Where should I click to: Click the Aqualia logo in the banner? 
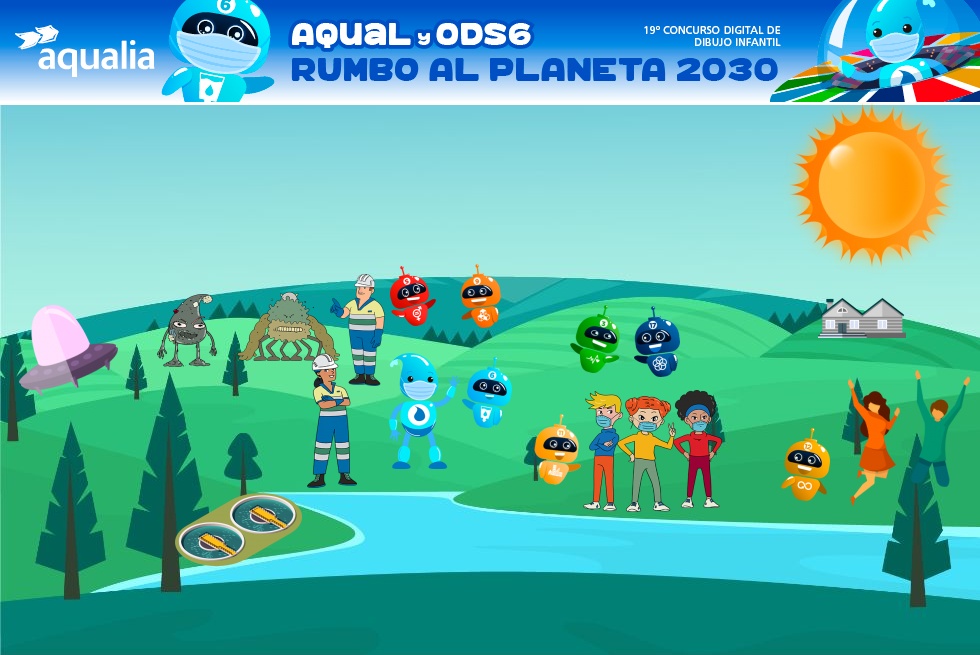85,52
